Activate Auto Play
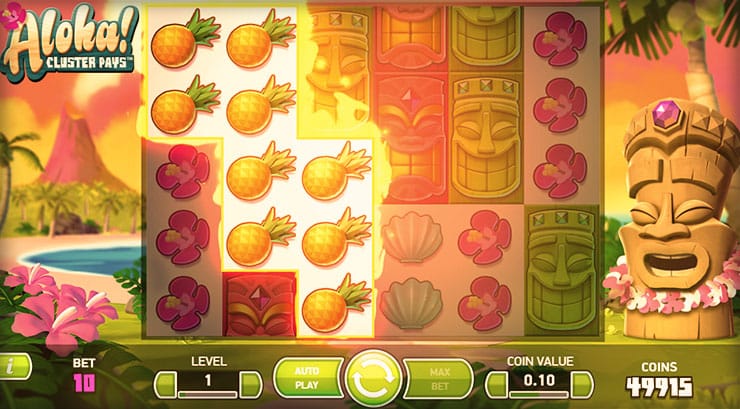This screenshot has width=740, height=409. click(x=305, y=379)
